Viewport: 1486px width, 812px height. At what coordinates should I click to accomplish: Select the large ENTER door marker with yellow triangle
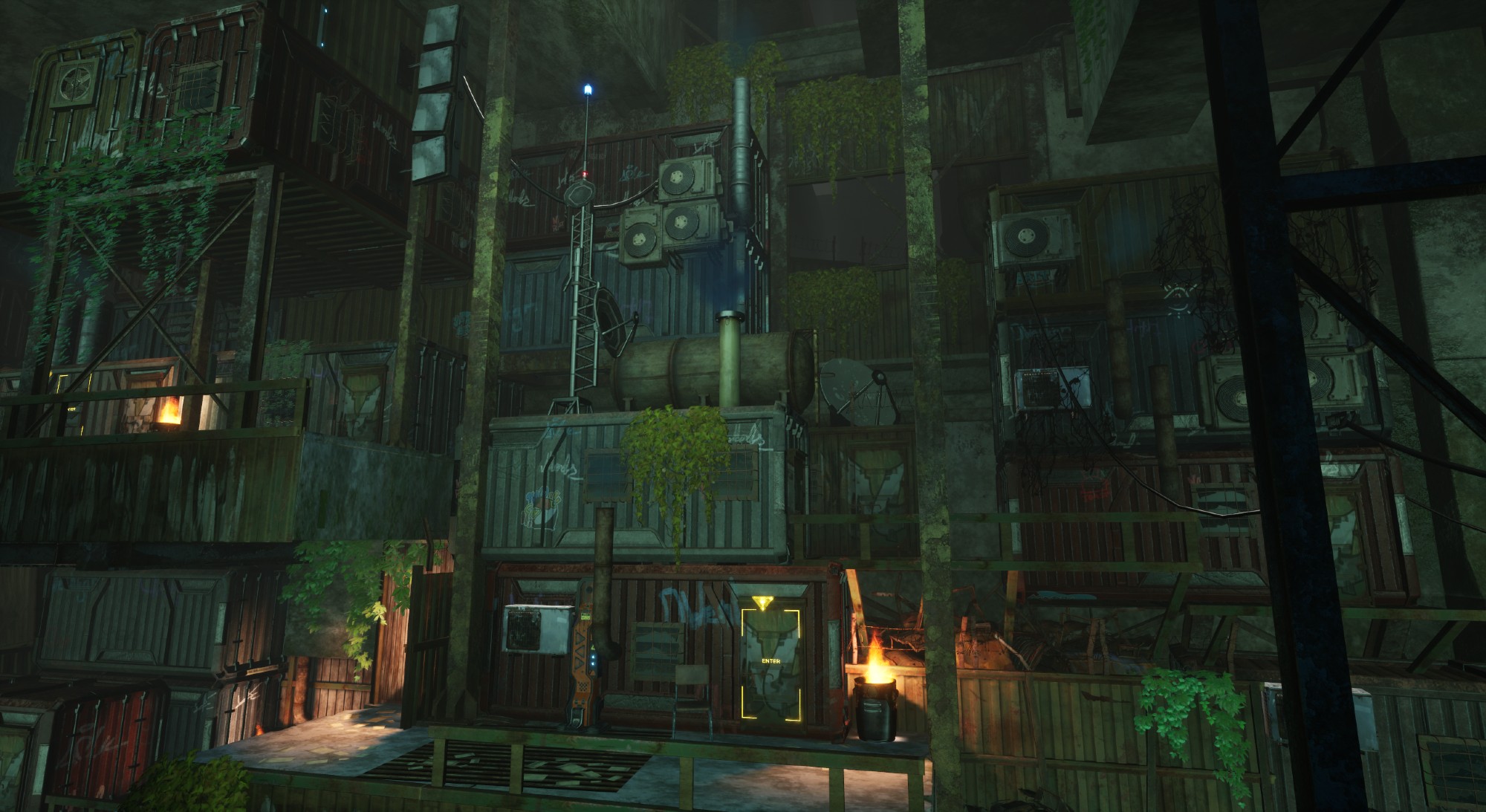[770, 660]
